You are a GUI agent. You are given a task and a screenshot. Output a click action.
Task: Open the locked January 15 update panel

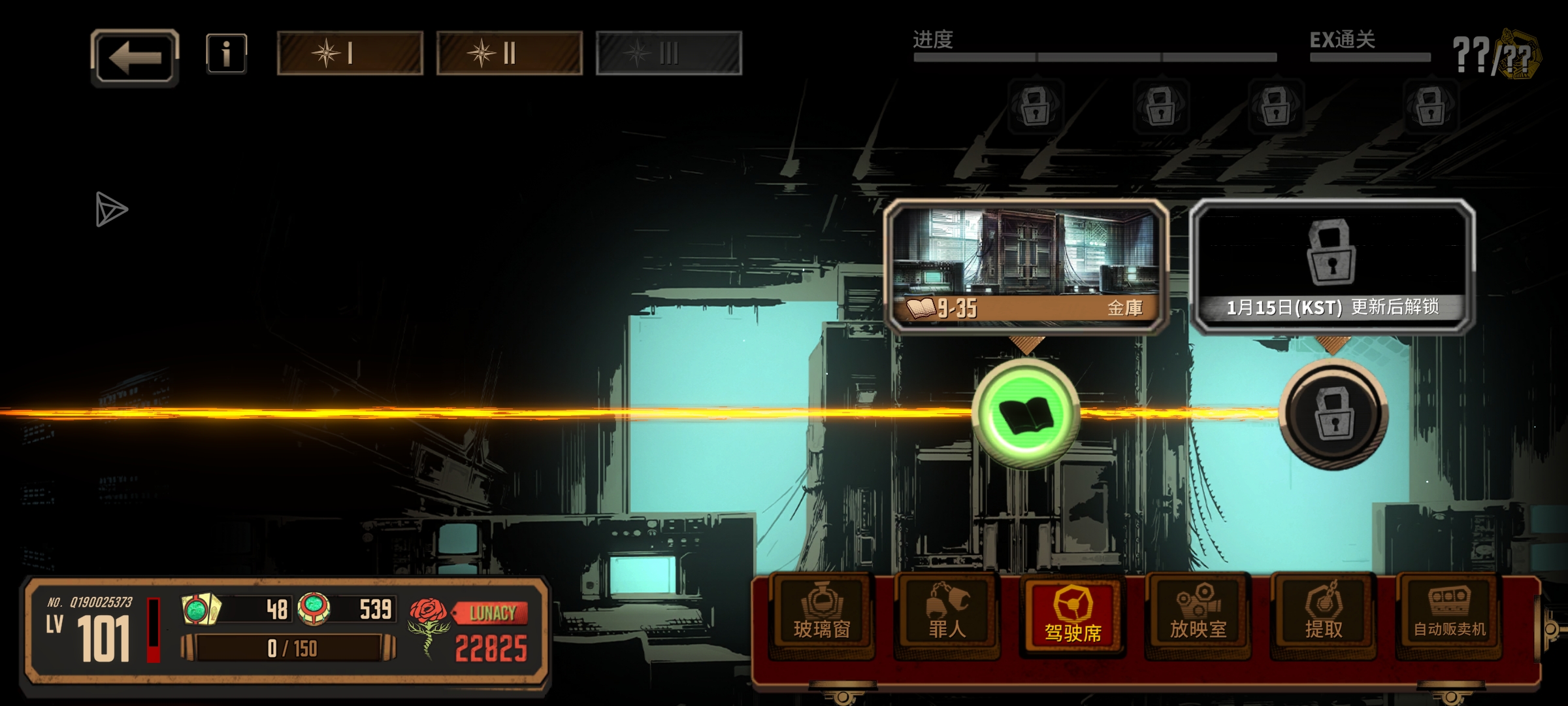tap(1332, 266)
